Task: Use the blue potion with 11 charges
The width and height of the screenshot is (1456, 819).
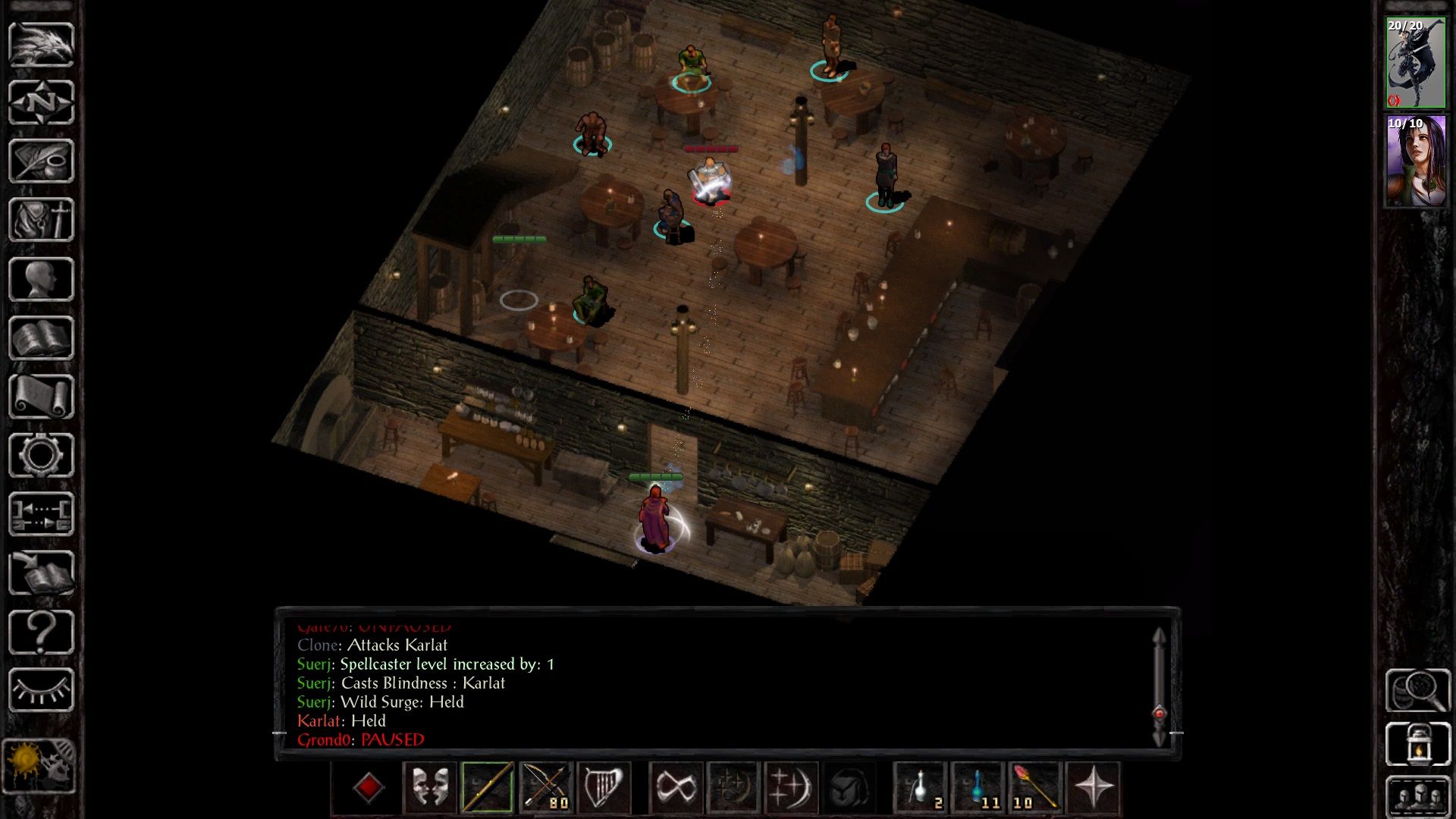Action: click(x=978, y=787)
